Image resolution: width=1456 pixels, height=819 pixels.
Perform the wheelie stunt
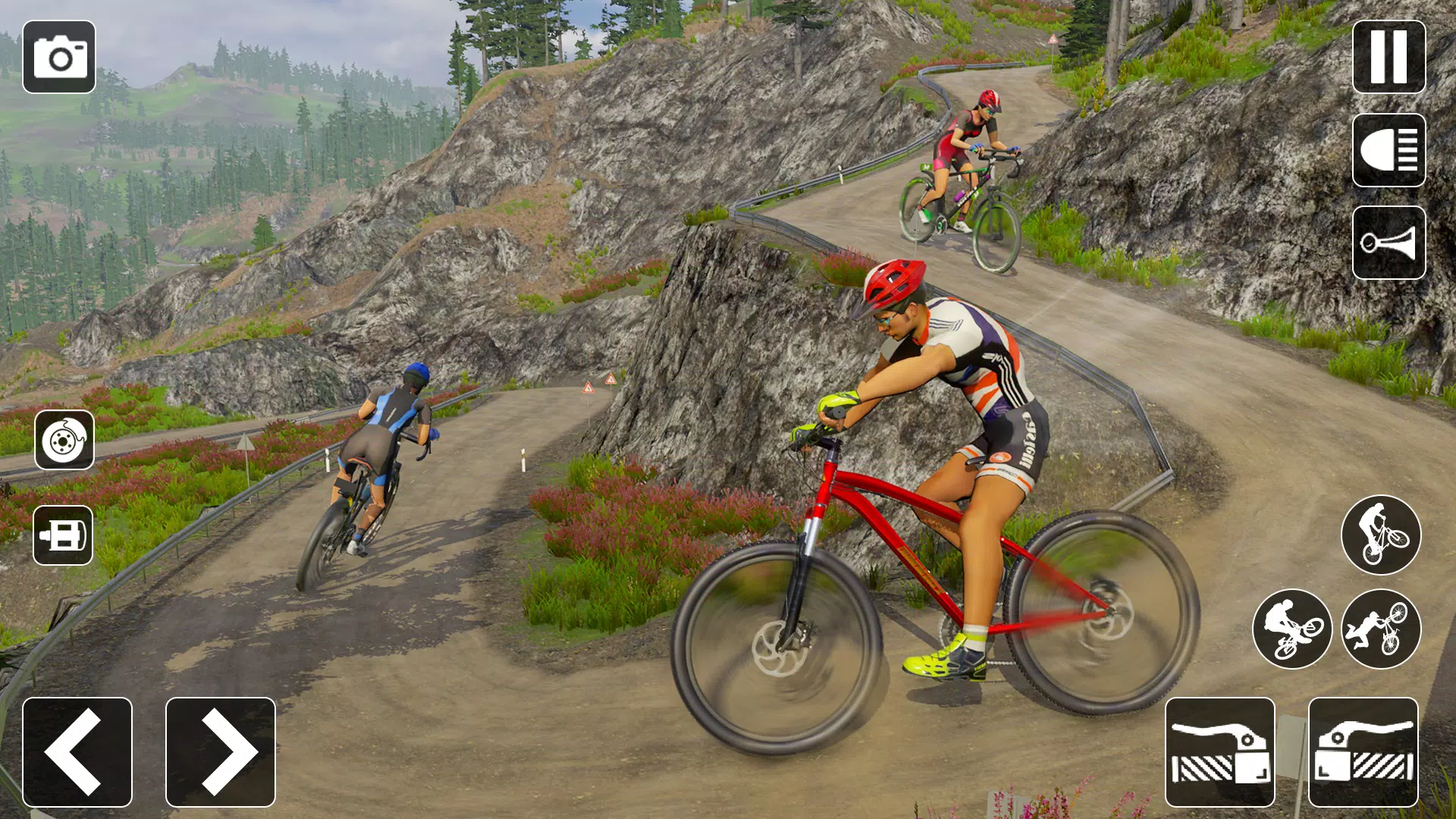click(1381, 535)
